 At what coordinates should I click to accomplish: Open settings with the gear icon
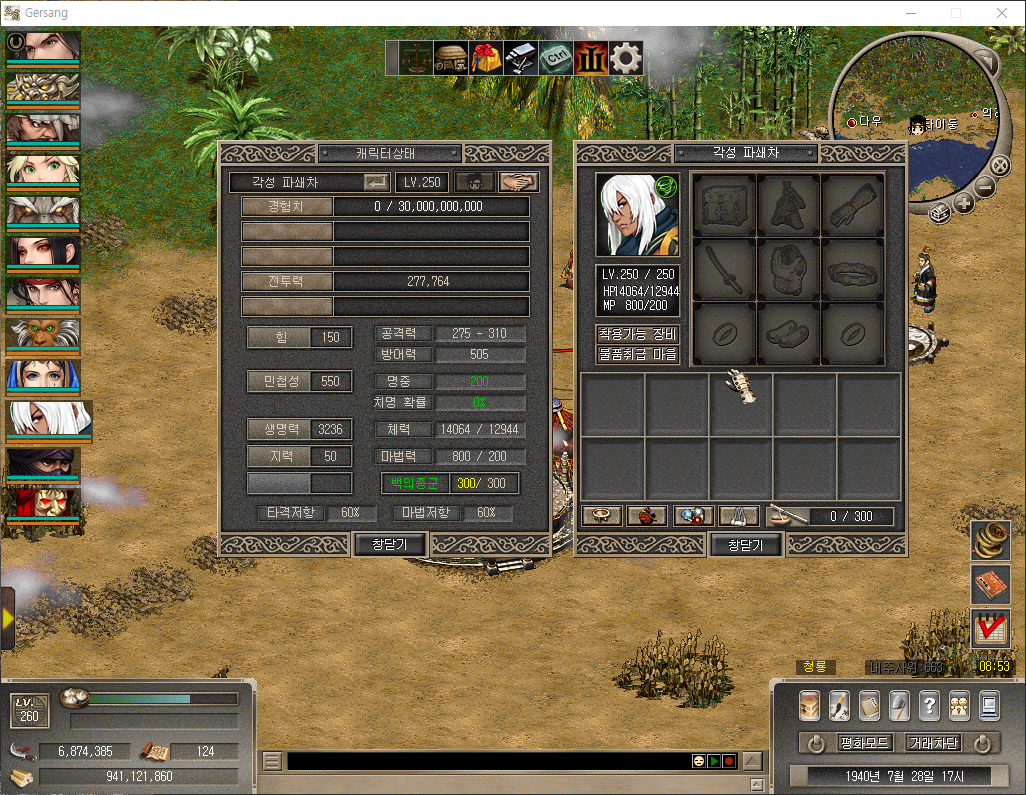coord(626,58)
